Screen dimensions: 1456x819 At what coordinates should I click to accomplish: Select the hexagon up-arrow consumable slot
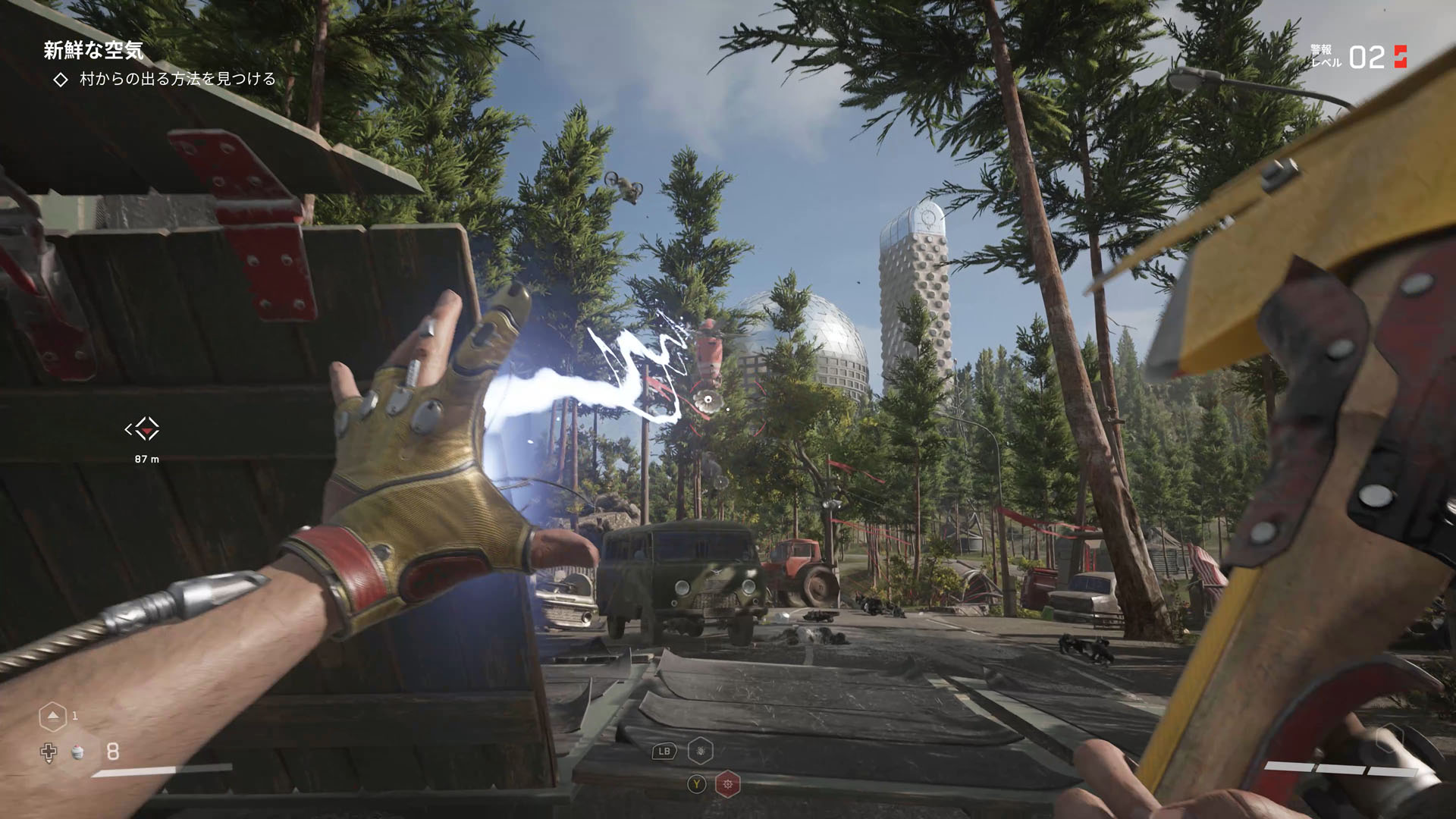pos(52,716)
